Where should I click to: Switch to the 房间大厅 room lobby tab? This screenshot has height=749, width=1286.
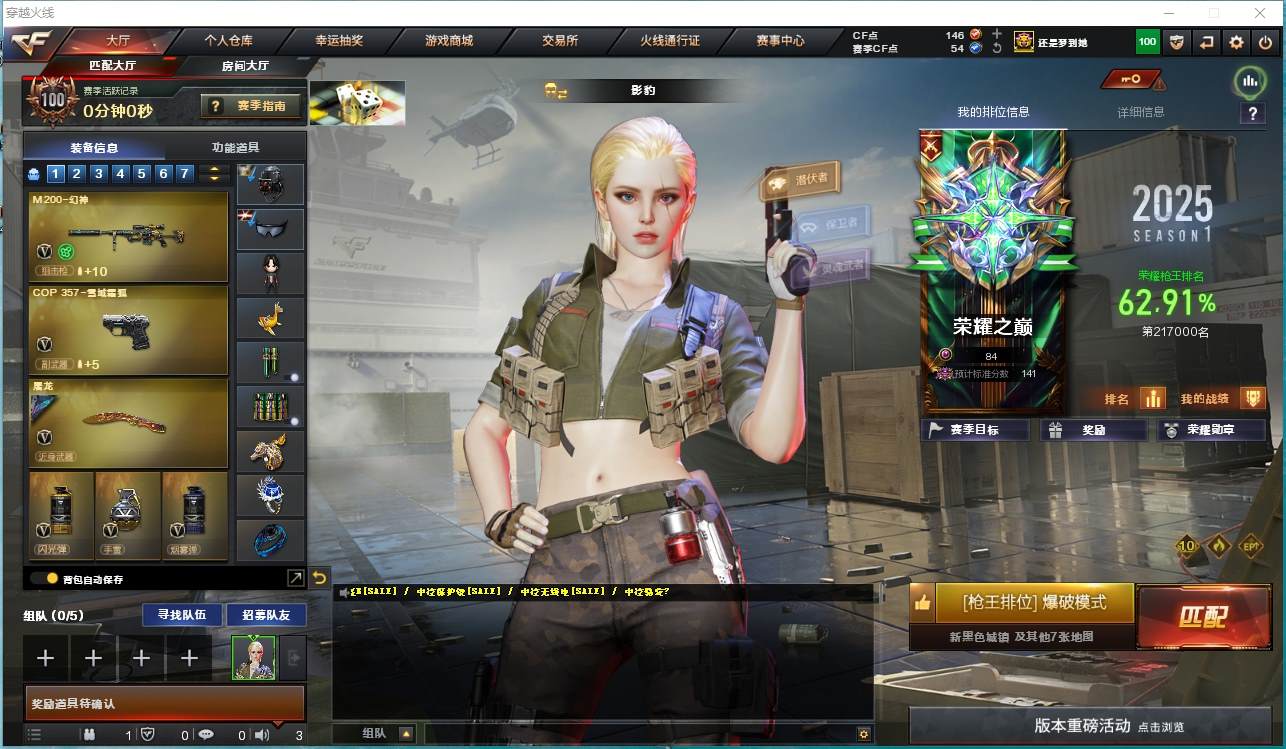click(x=244, y=66)
